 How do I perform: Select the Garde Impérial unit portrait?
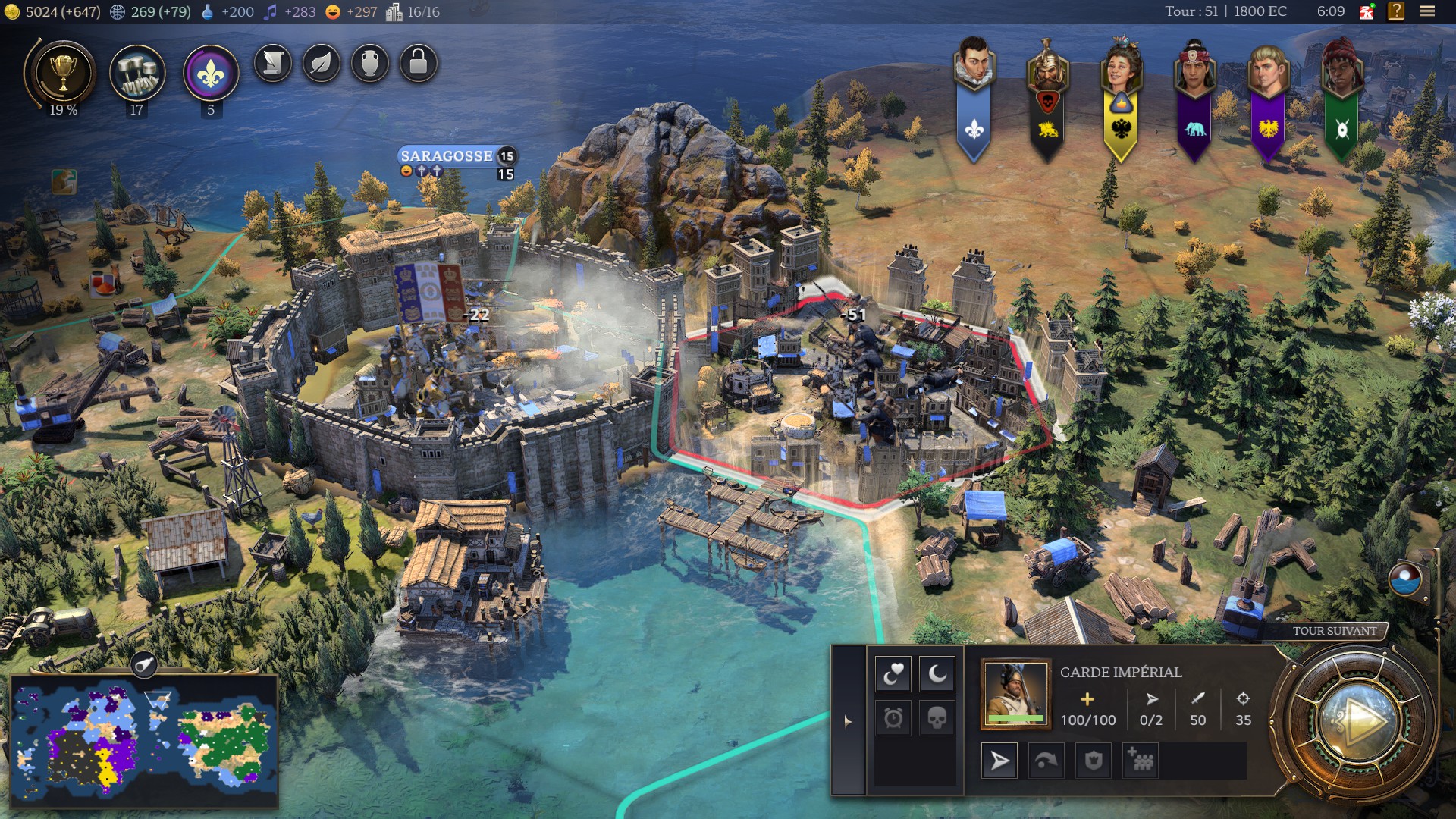pyautogui.click(x=1015, y=693)
